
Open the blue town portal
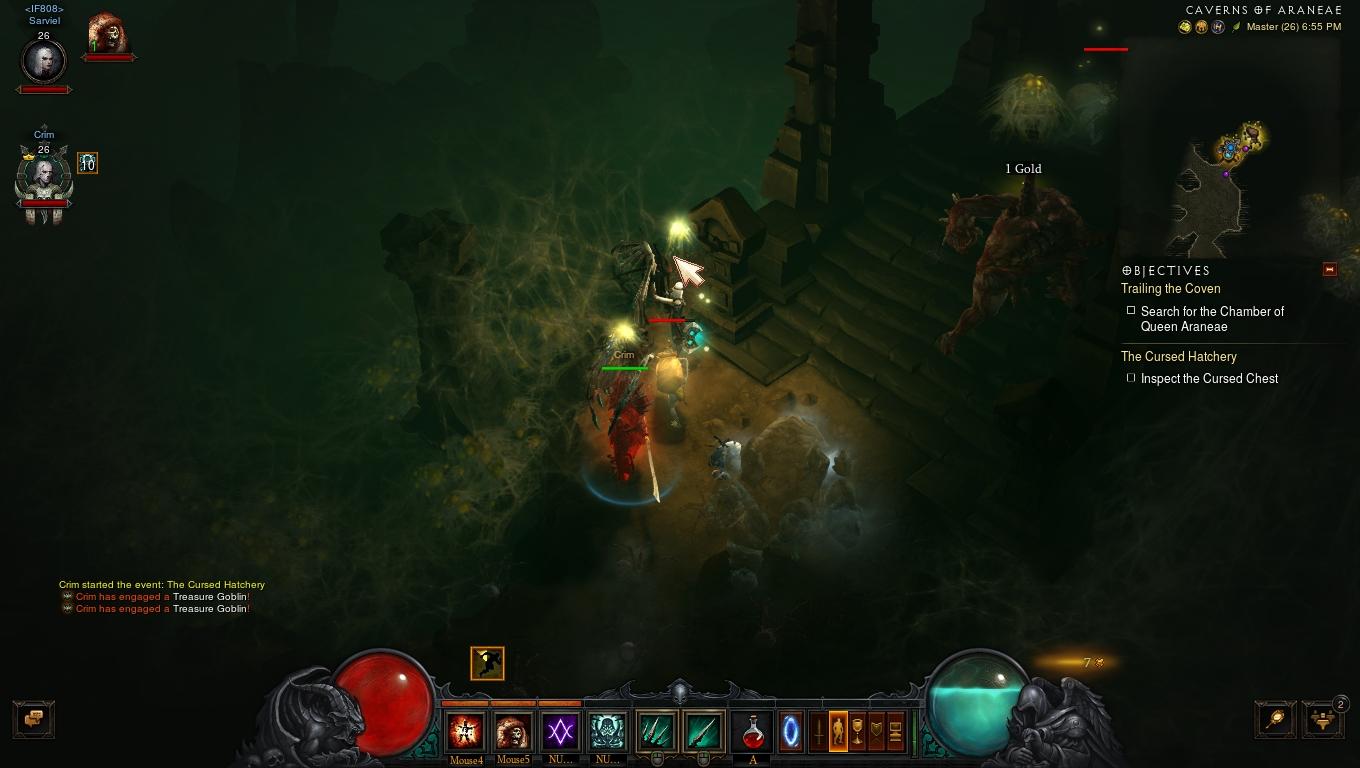[790, 732]
